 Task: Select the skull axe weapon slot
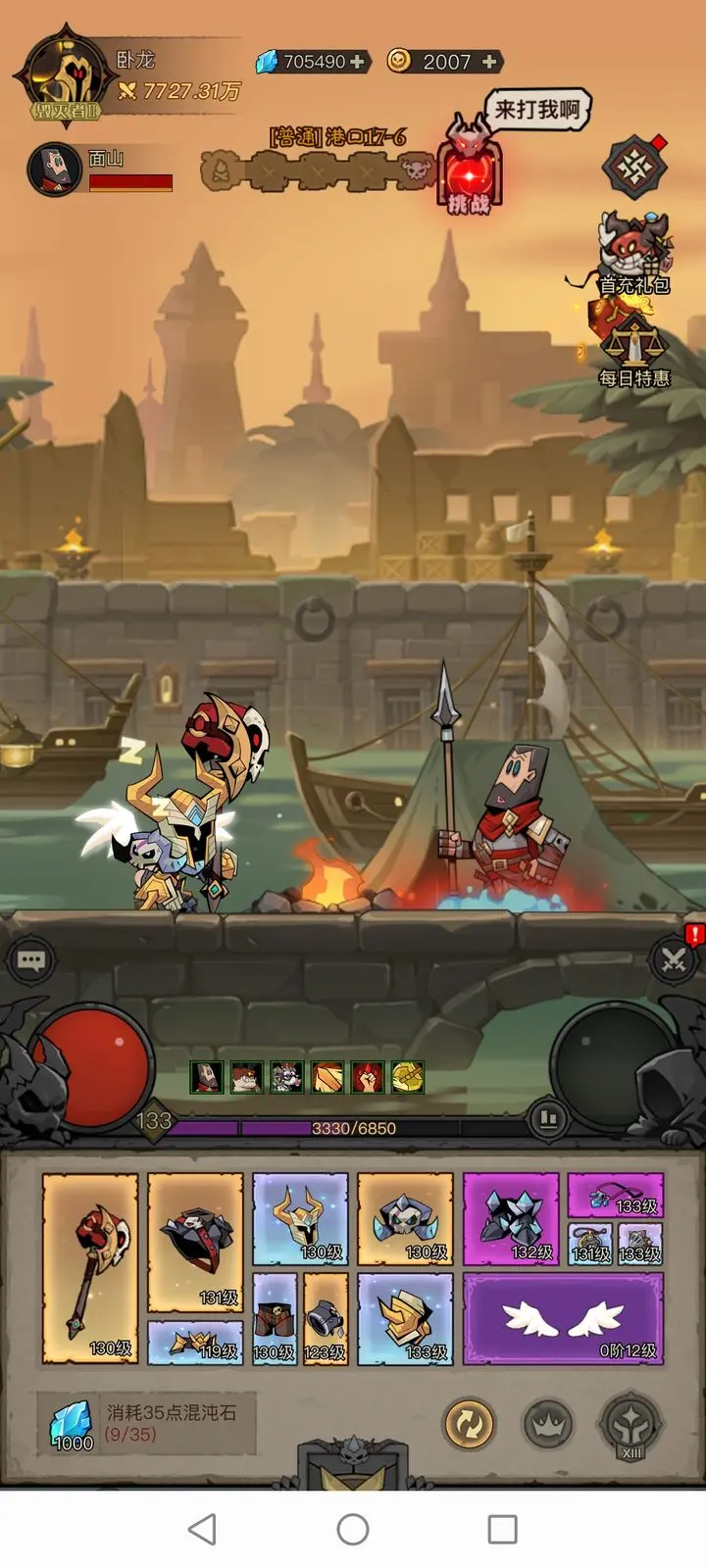coord(90,1268)
